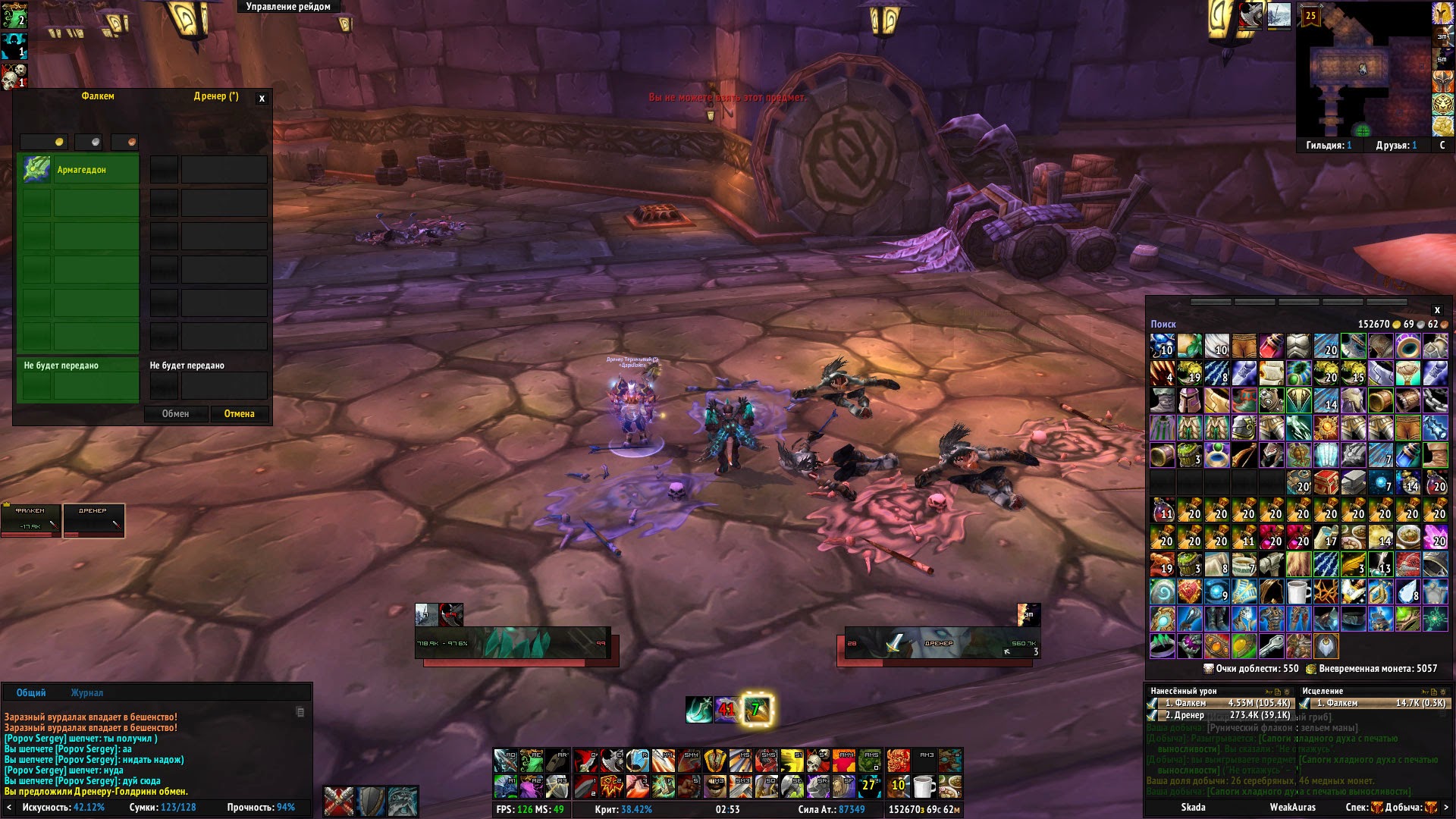Open the Управление рейдом panel

tap(287, 6)
